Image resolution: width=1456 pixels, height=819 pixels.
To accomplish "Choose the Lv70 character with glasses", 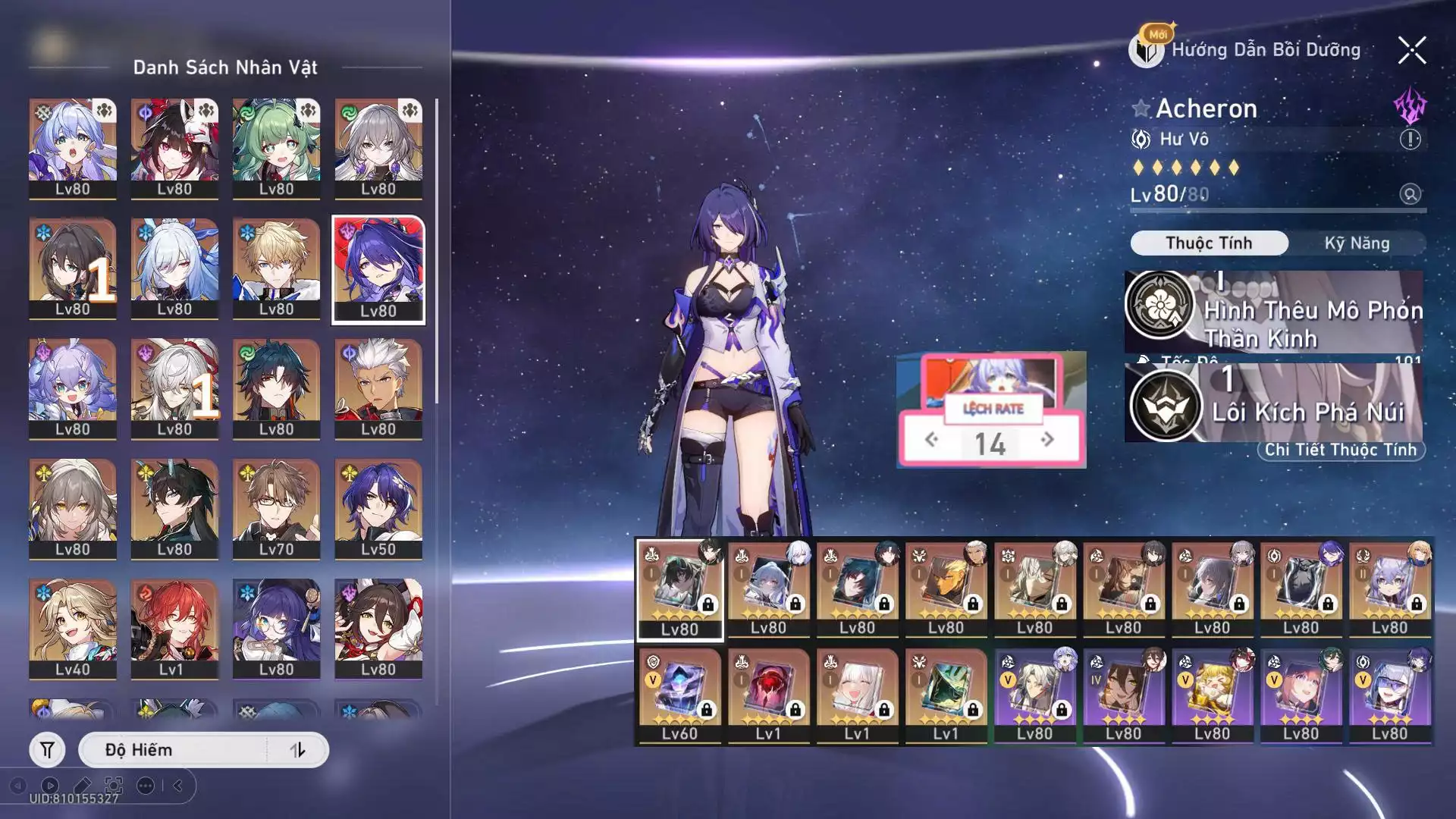I will (276, 508).
